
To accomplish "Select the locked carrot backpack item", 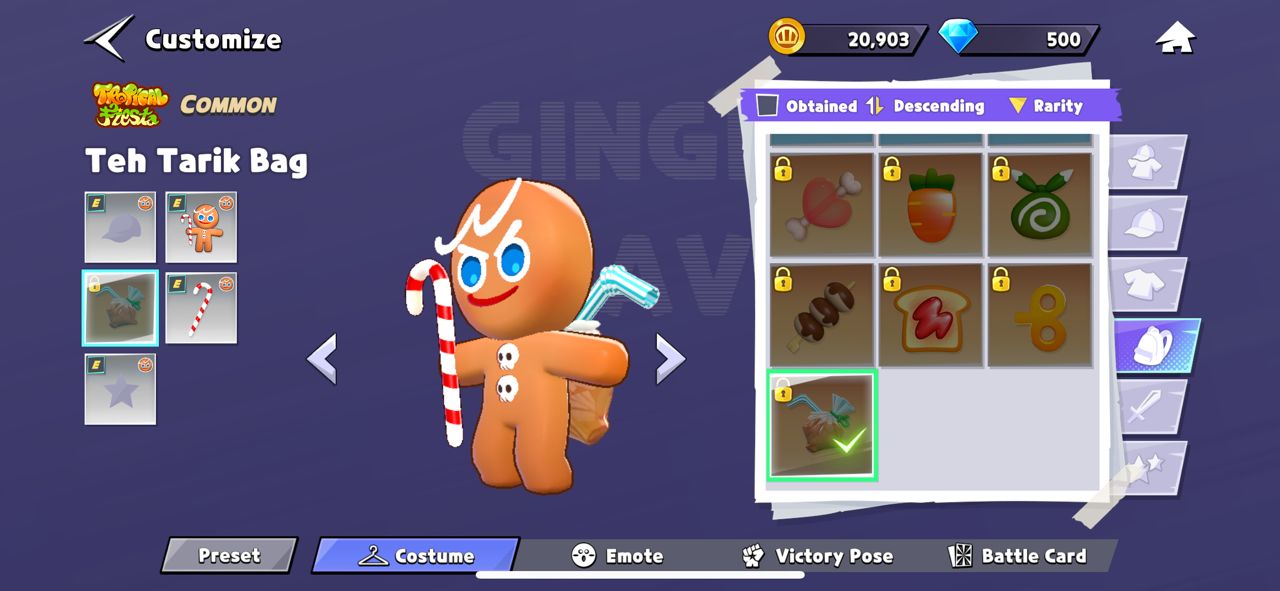I will [x=929, y=204].
